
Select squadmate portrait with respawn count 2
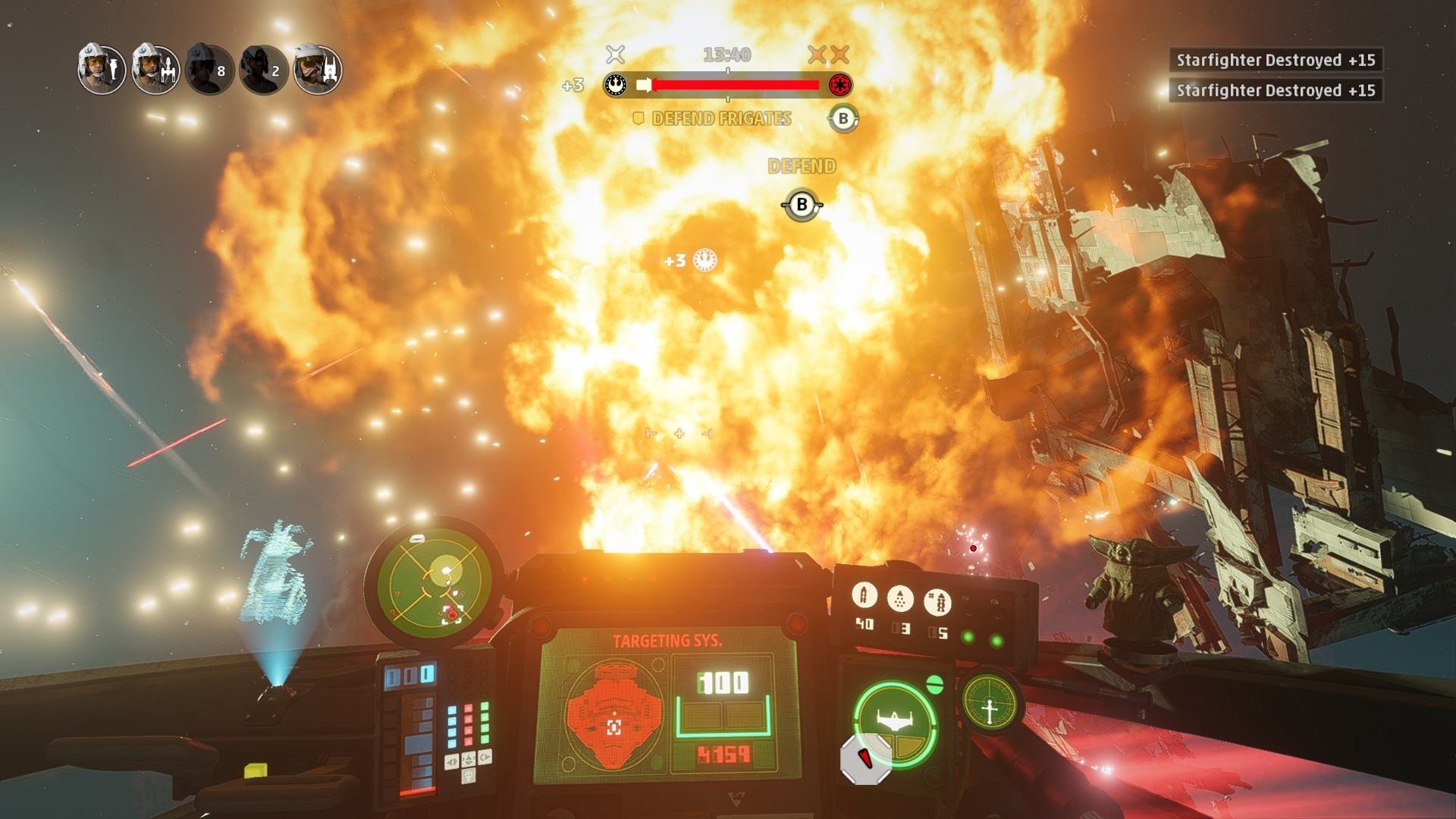[264, 70]
